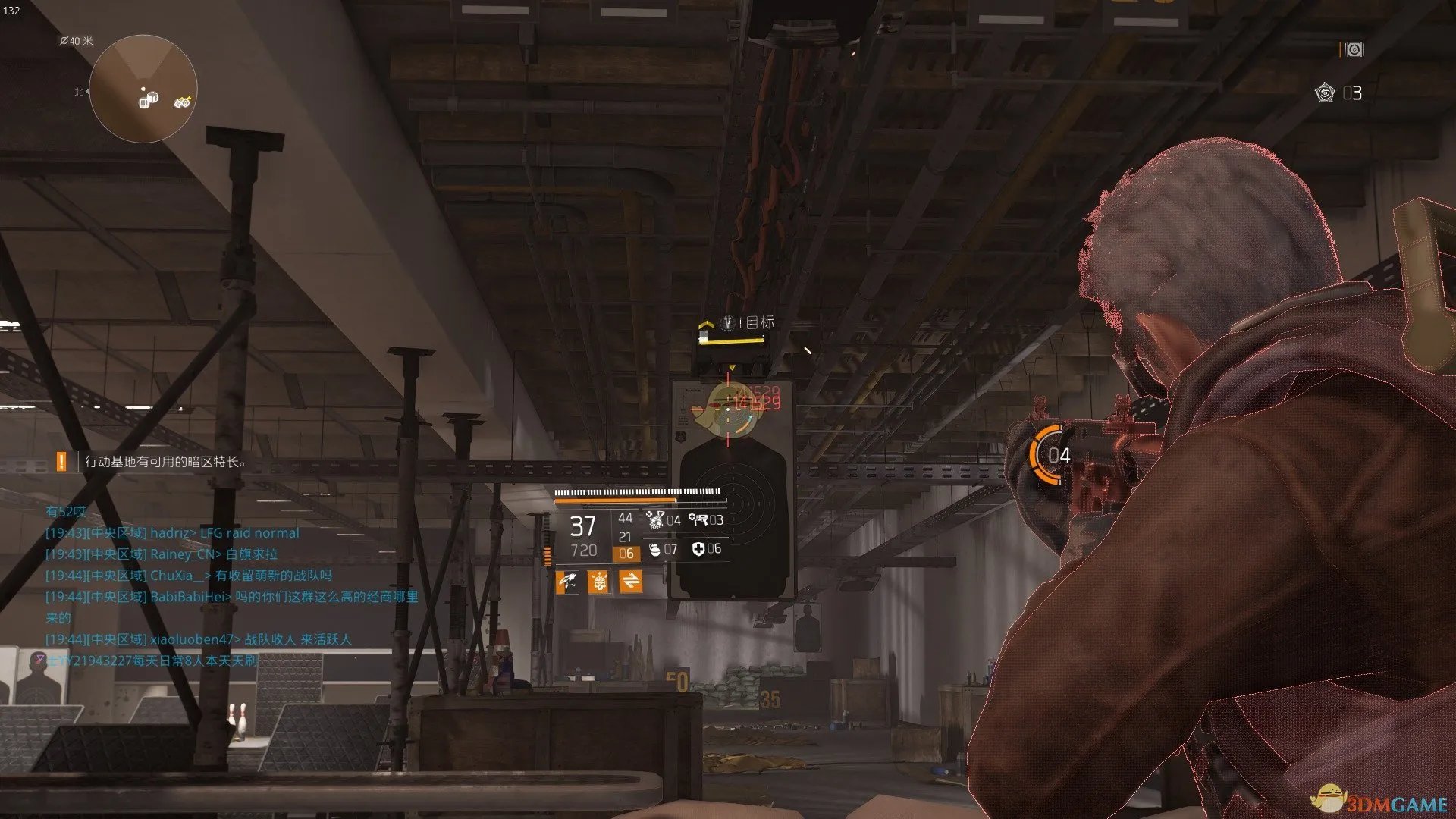Activate the eagle talent icon
The height and width of the screenshot is (819, 1456).
[568, 582]
